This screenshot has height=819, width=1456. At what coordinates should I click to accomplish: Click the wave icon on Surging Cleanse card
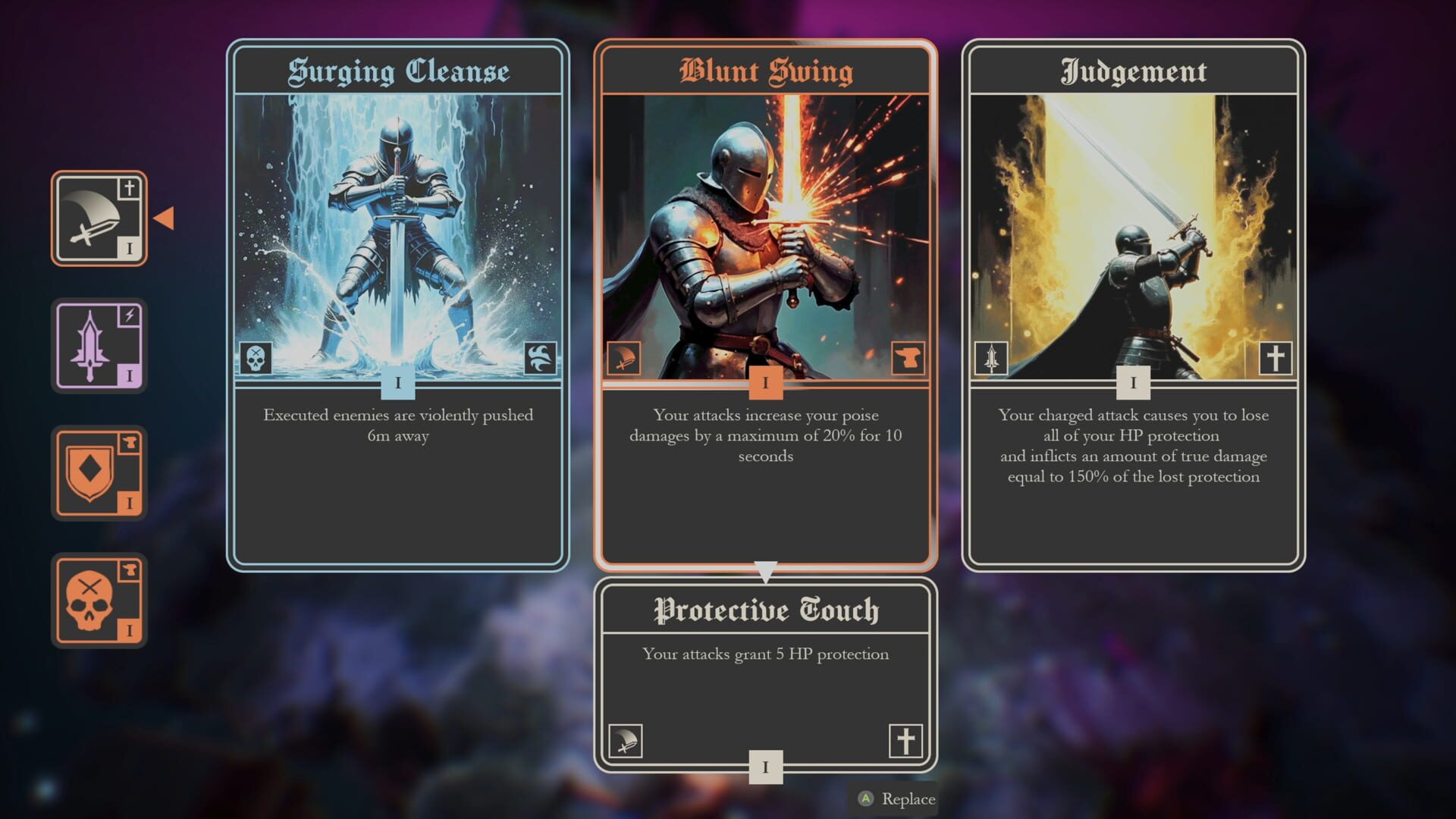point(539,356)
